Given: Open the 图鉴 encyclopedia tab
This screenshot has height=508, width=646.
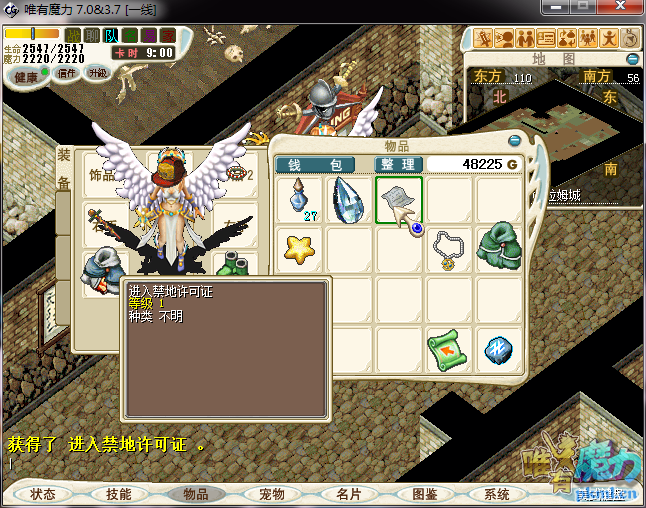Looking at the screenshot, I should 424,494.
